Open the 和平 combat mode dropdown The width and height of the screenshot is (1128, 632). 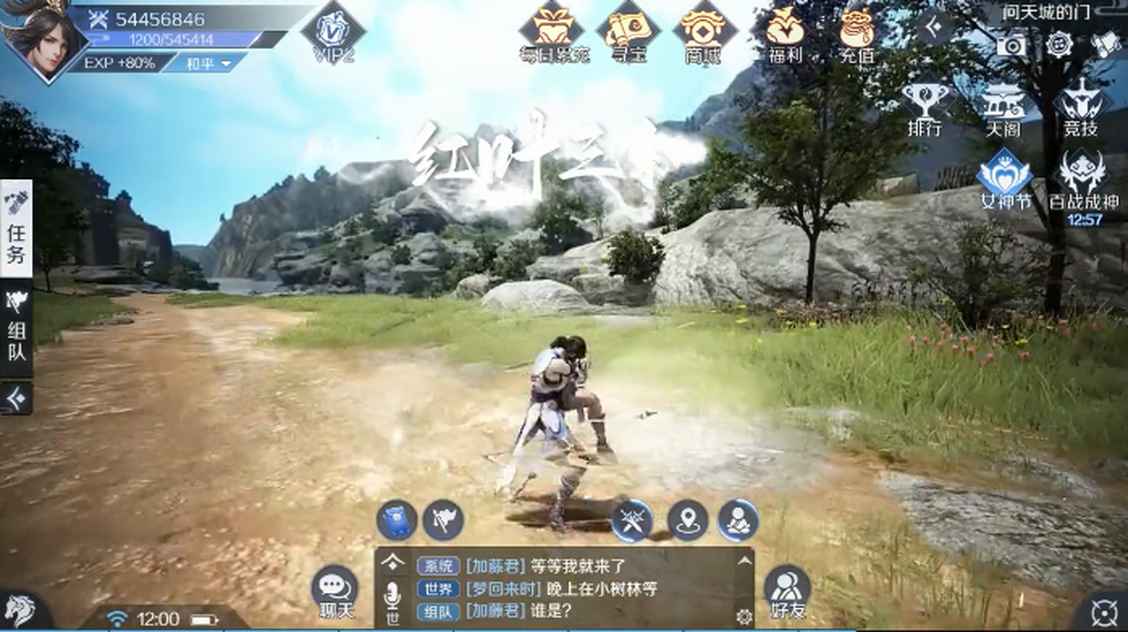coord(215,62)
